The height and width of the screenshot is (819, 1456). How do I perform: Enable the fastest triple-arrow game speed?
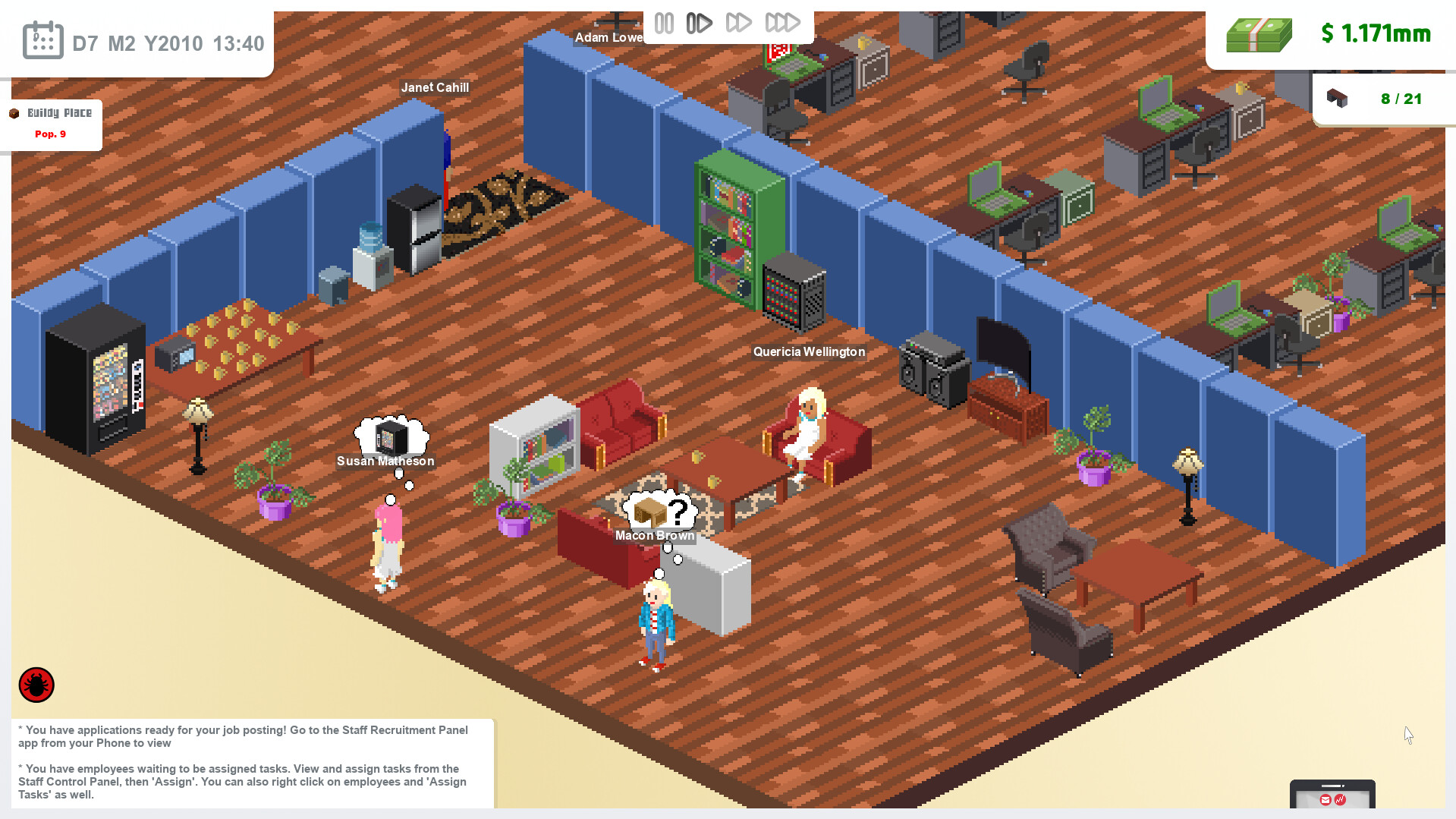coord(782,23)
